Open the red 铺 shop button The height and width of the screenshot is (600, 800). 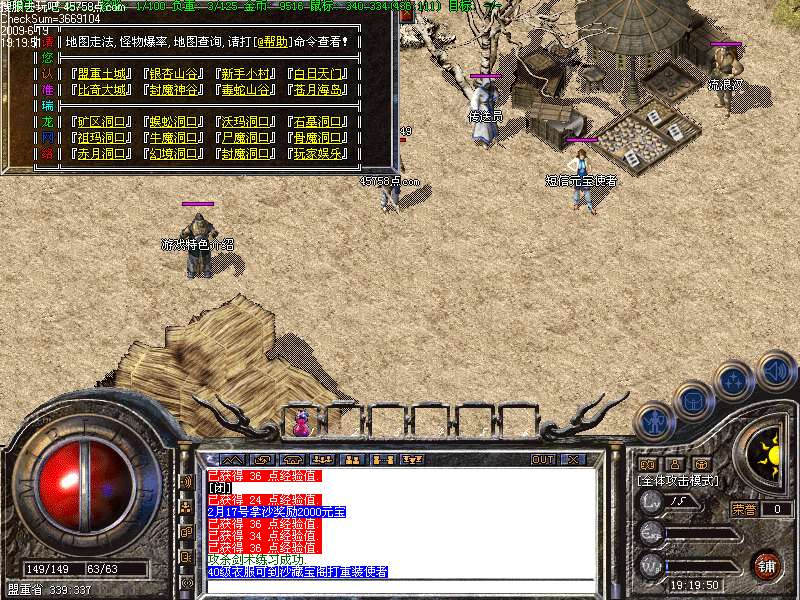pos(766,564)
